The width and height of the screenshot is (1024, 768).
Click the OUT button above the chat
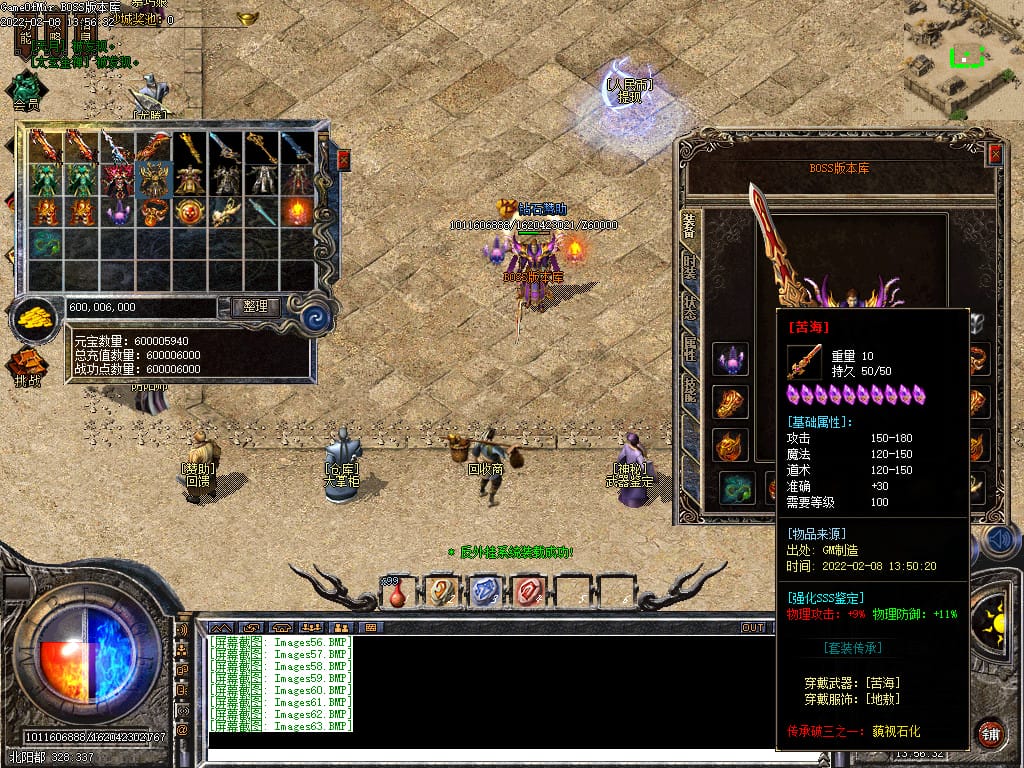click(x=752, y=627)
